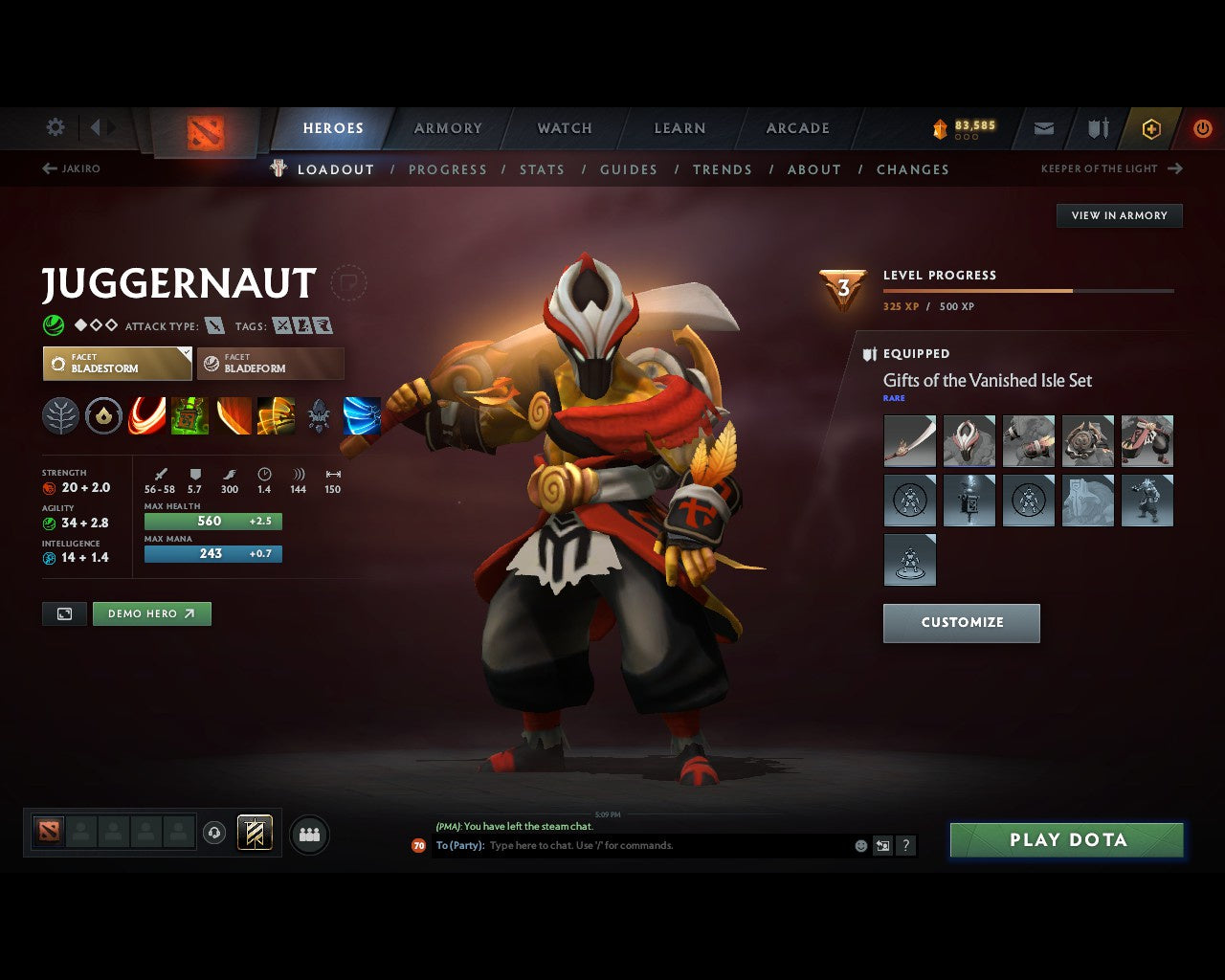The image size is (1225, 980).
Task: Switch to the STATS tab
Action: pos(542,169)
